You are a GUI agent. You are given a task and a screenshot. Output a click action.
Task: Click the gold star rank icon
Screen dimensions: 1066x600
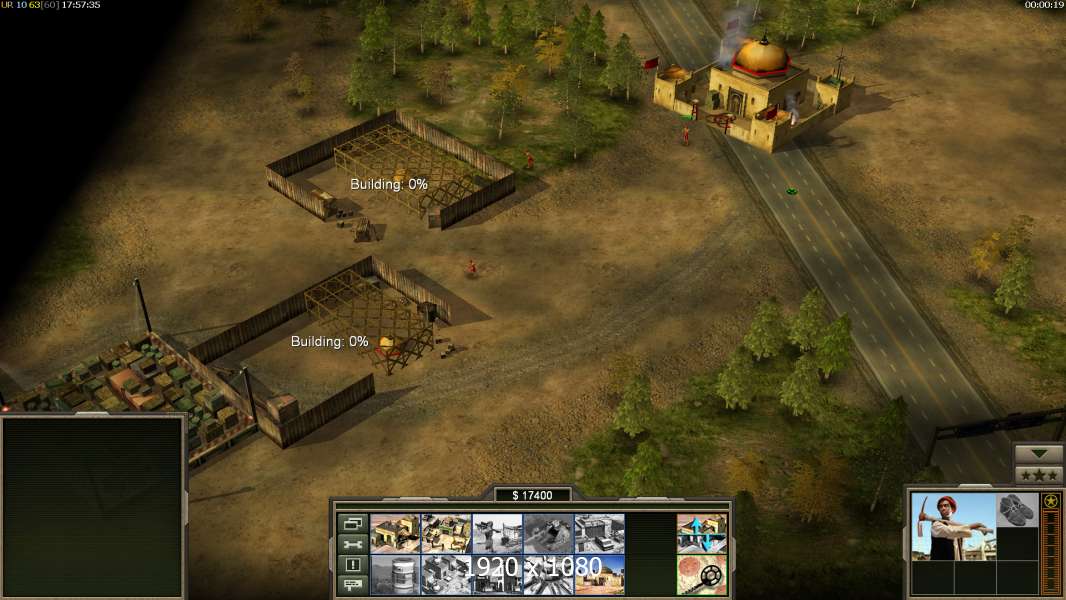pos(1051,501)
